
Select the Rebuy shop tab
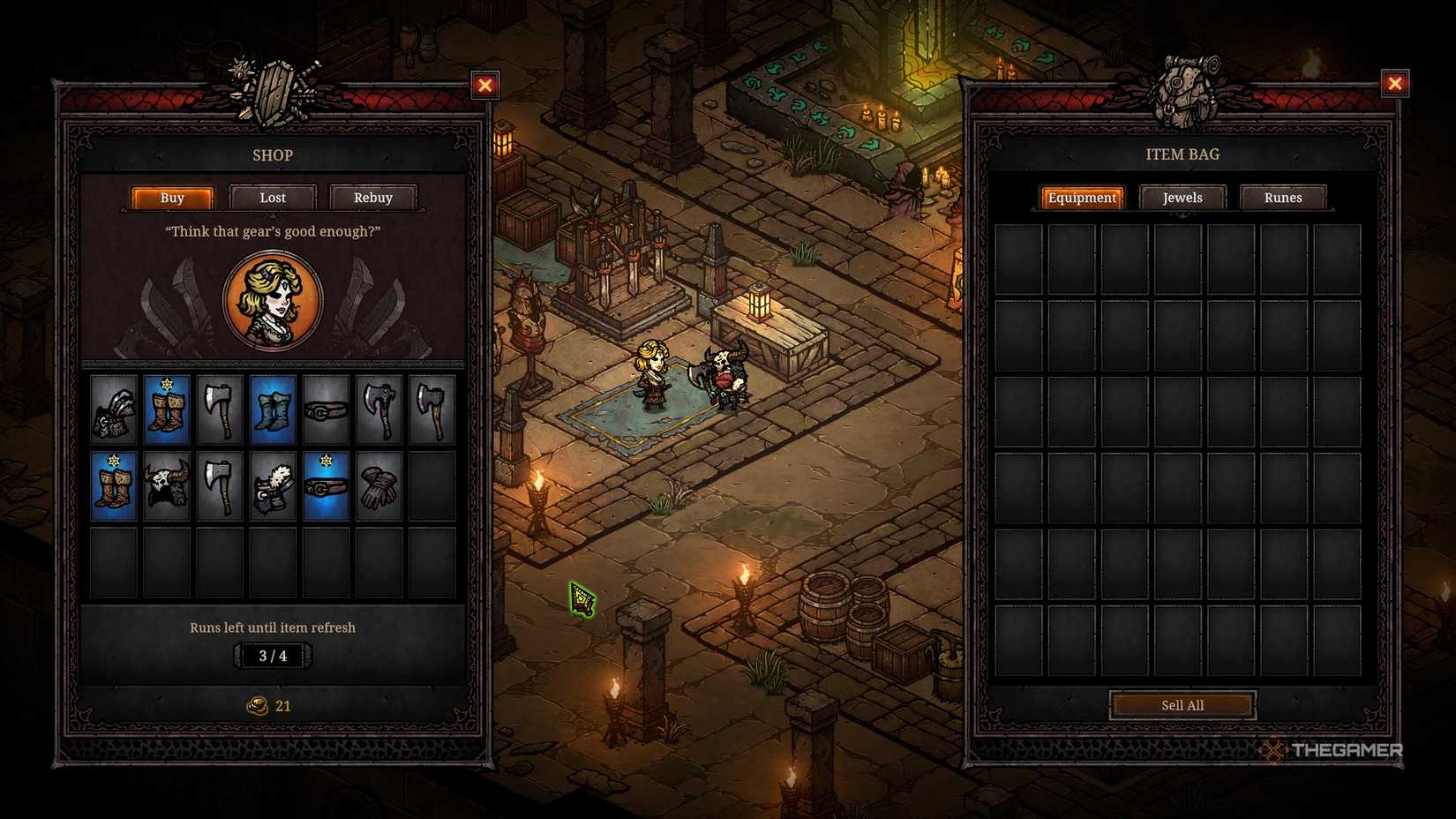coord(372,198)
